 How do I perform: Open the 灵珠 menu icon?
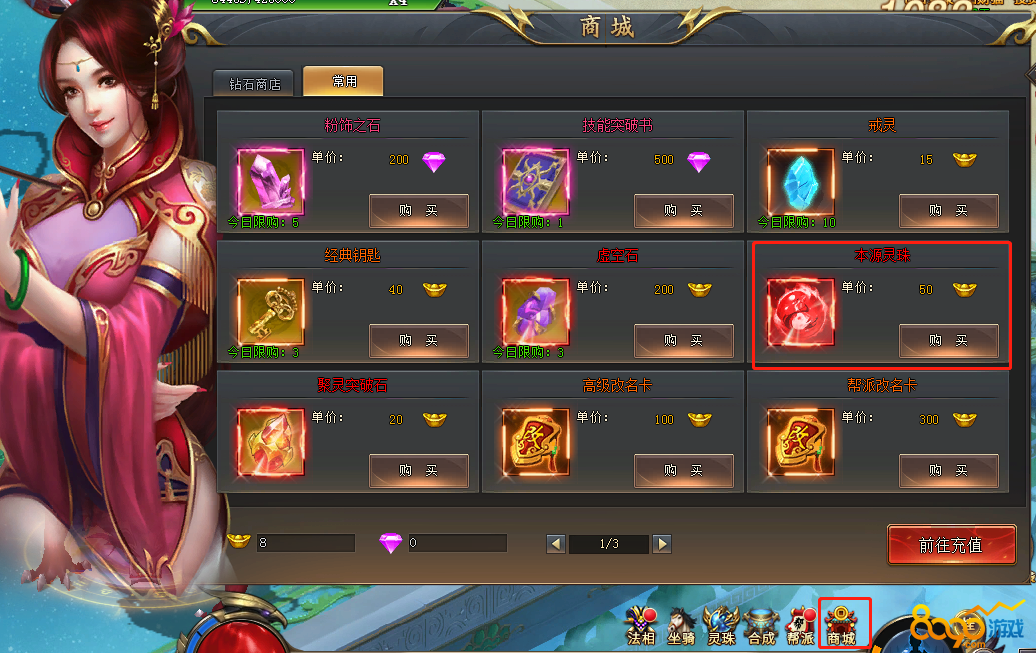click(721, 626)
